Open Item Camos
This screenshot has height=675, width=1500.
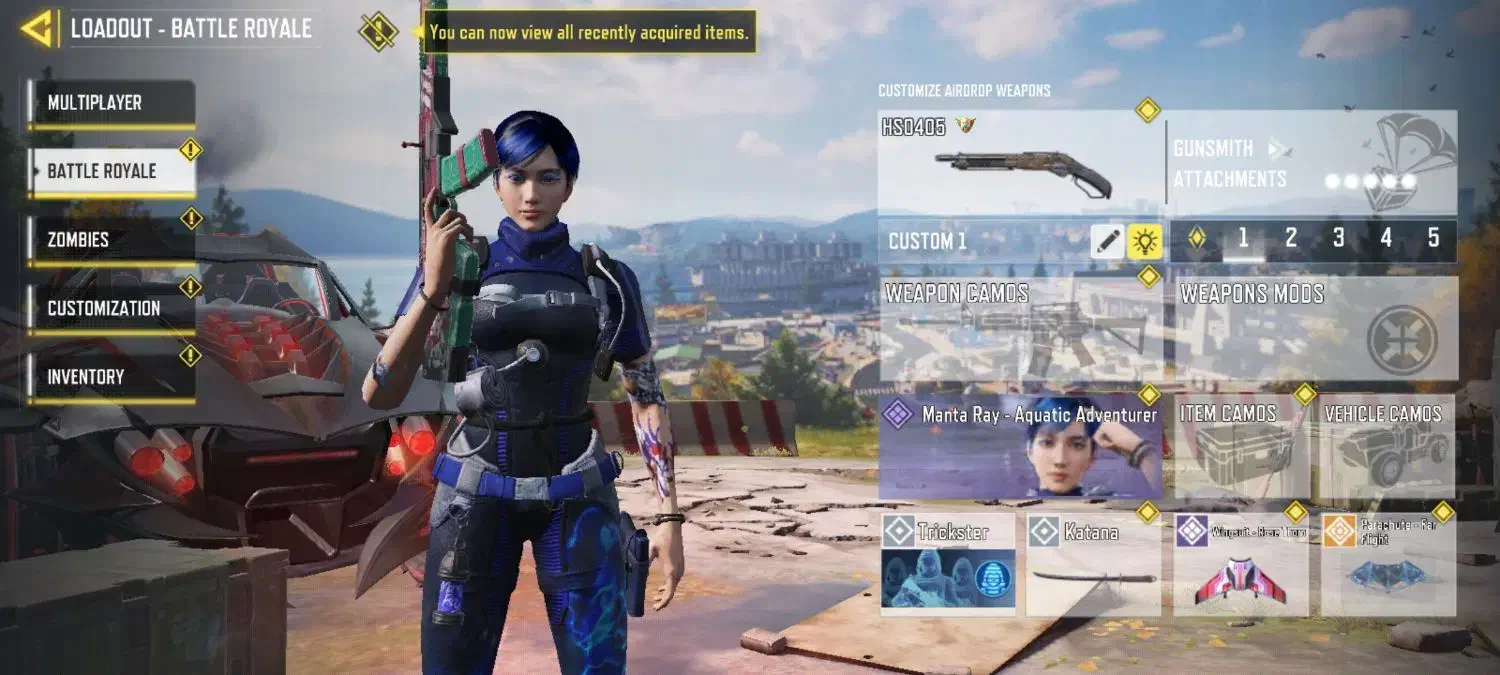tap(1241, 447)
